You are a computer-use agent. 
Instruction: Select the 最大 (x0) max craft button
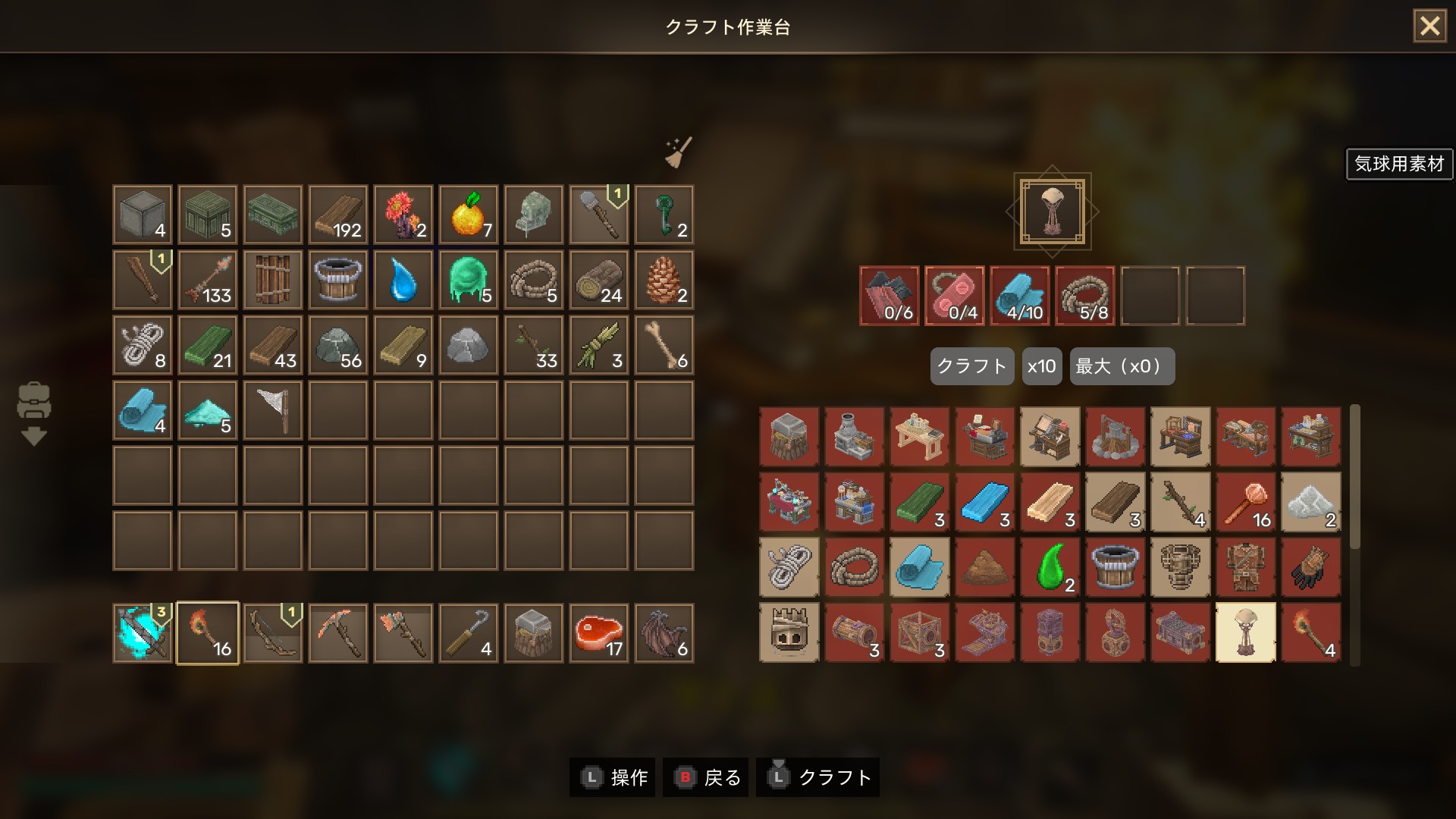point(1122,366)
